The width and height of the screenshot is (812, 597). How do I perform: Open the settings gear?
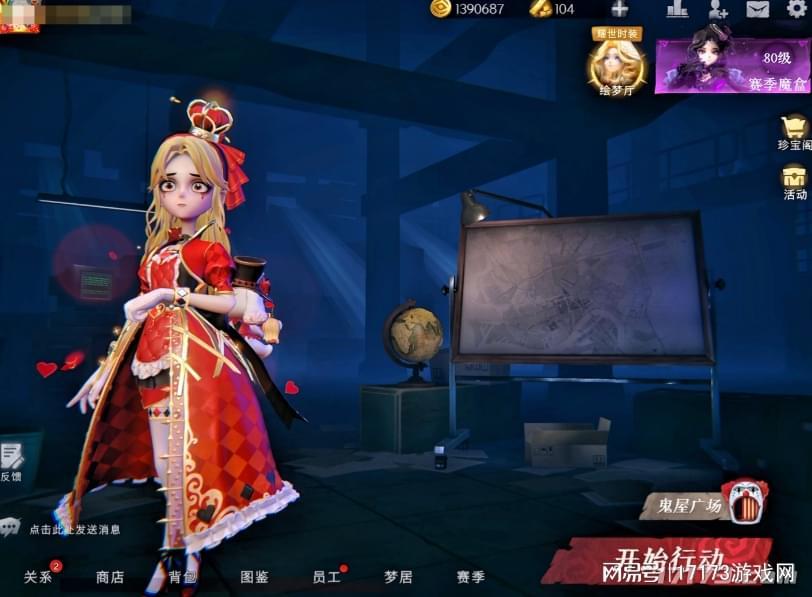(x=796, y=10)
